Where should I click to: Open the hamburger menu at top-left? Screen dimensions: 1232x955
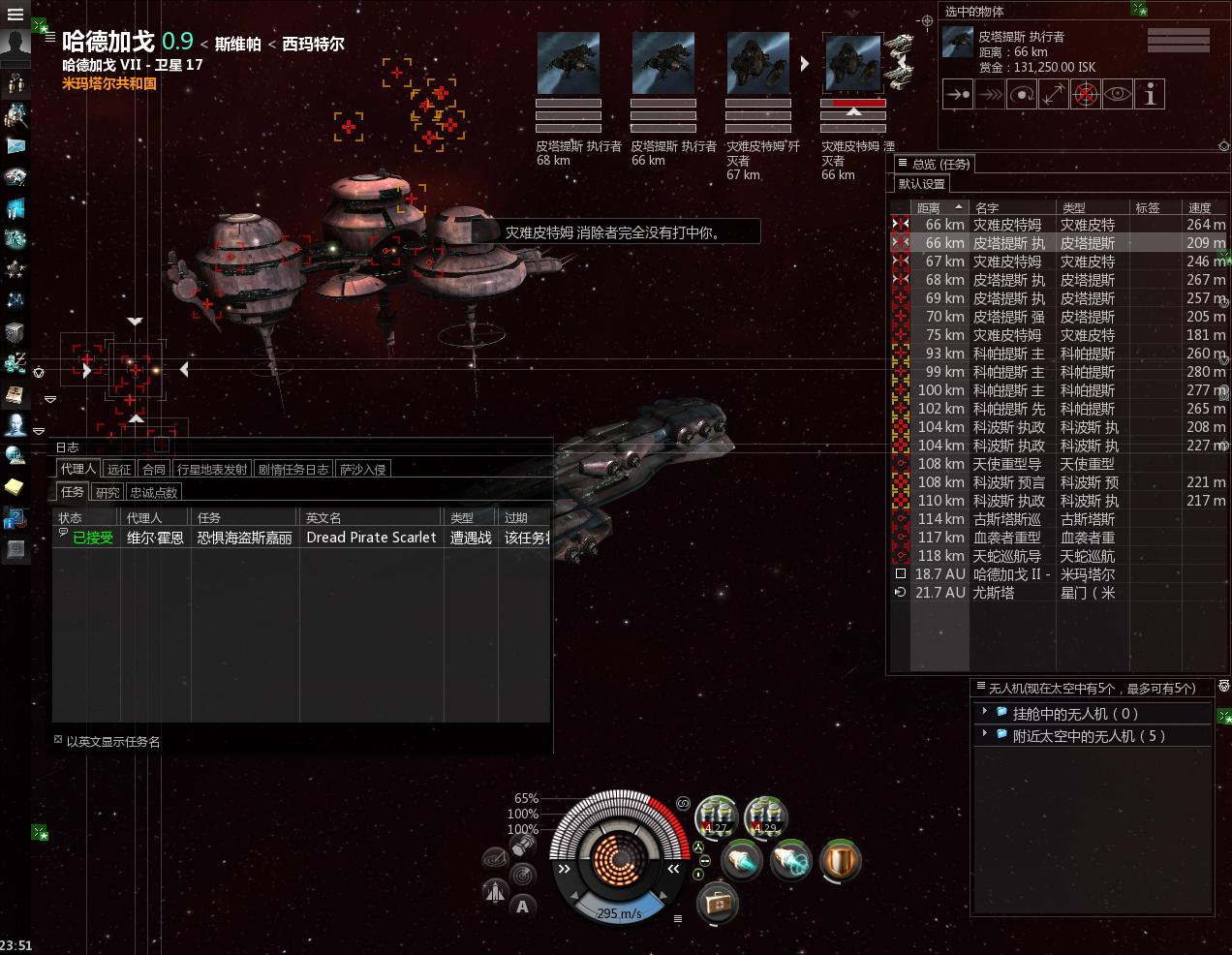(15, 15)
